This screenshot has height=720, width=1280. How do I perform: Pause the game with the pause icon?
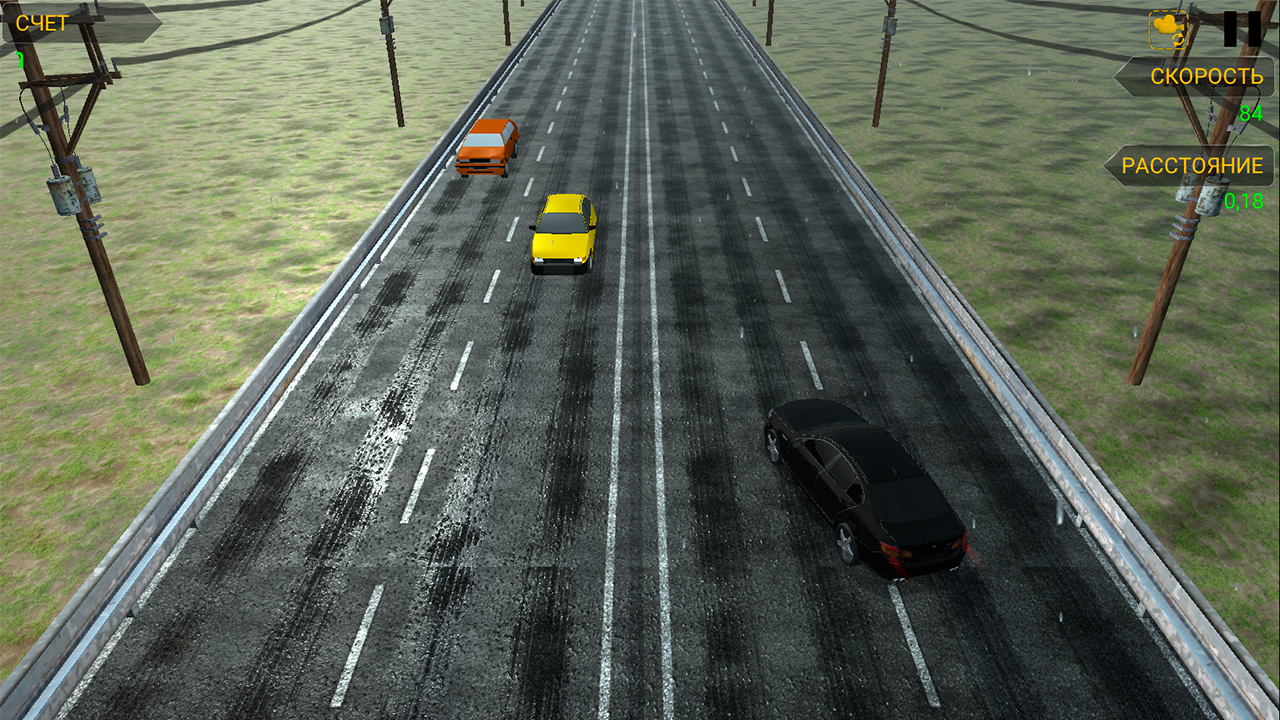[1240, 28]
